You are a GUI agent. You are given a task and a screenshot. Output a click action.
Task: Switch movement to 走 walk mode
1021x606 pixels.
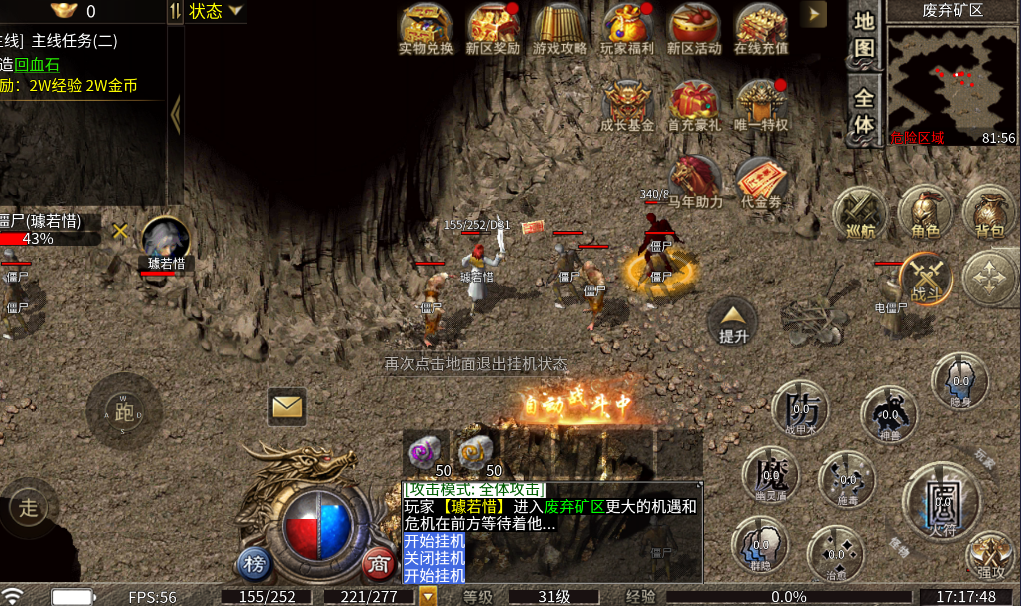coord(28,507)
